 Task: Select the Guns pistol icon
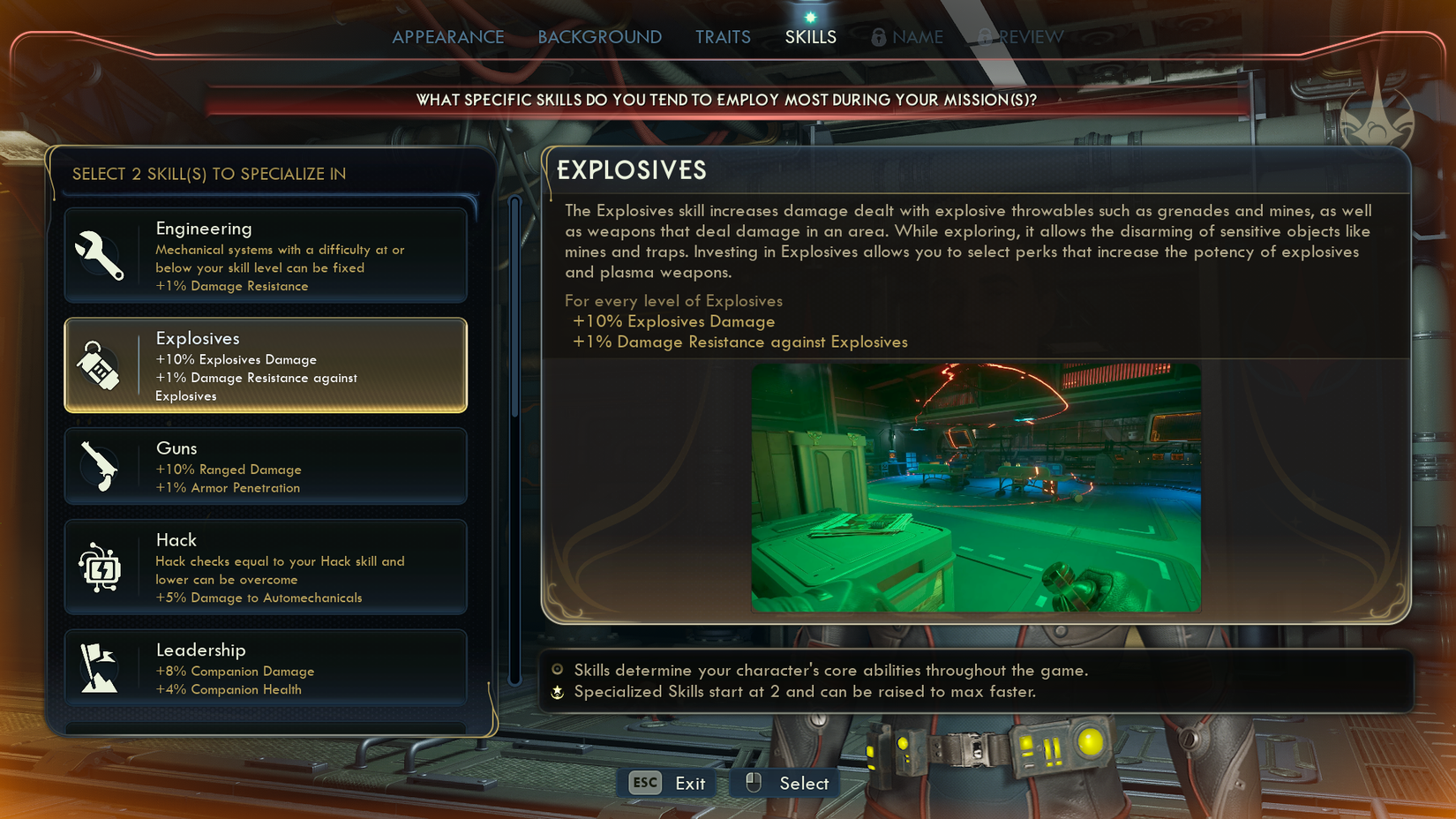tap(100, 465)
